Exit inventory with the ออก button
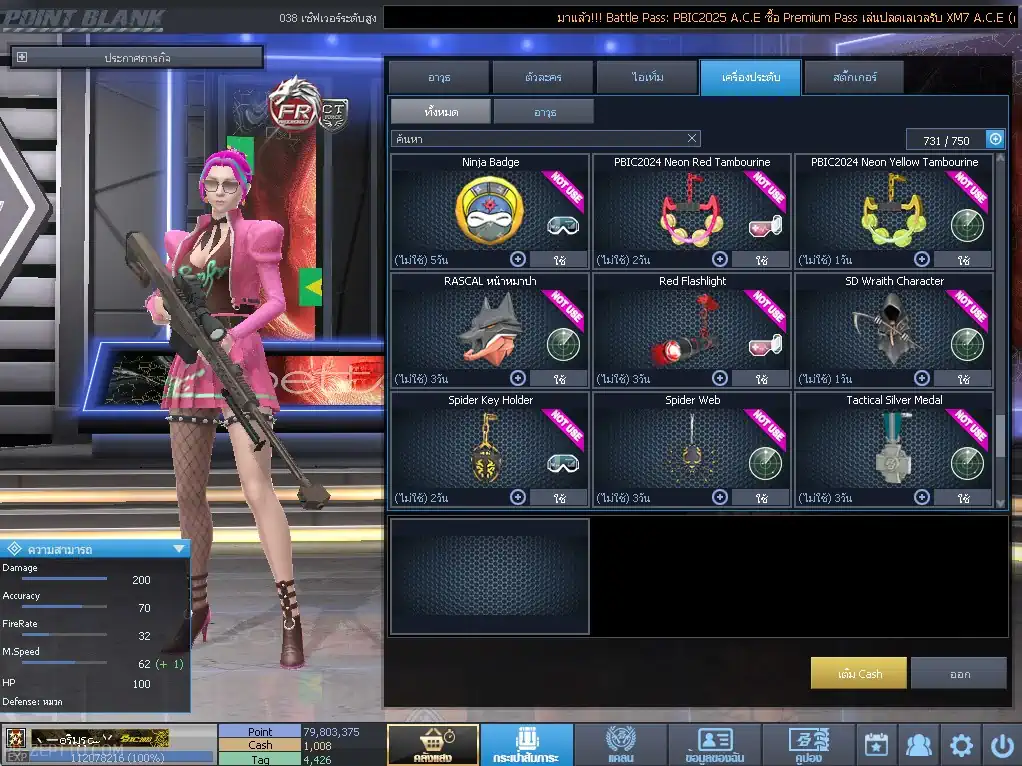This screenshot has width=1022, height=766. click(x=959, y=674)
